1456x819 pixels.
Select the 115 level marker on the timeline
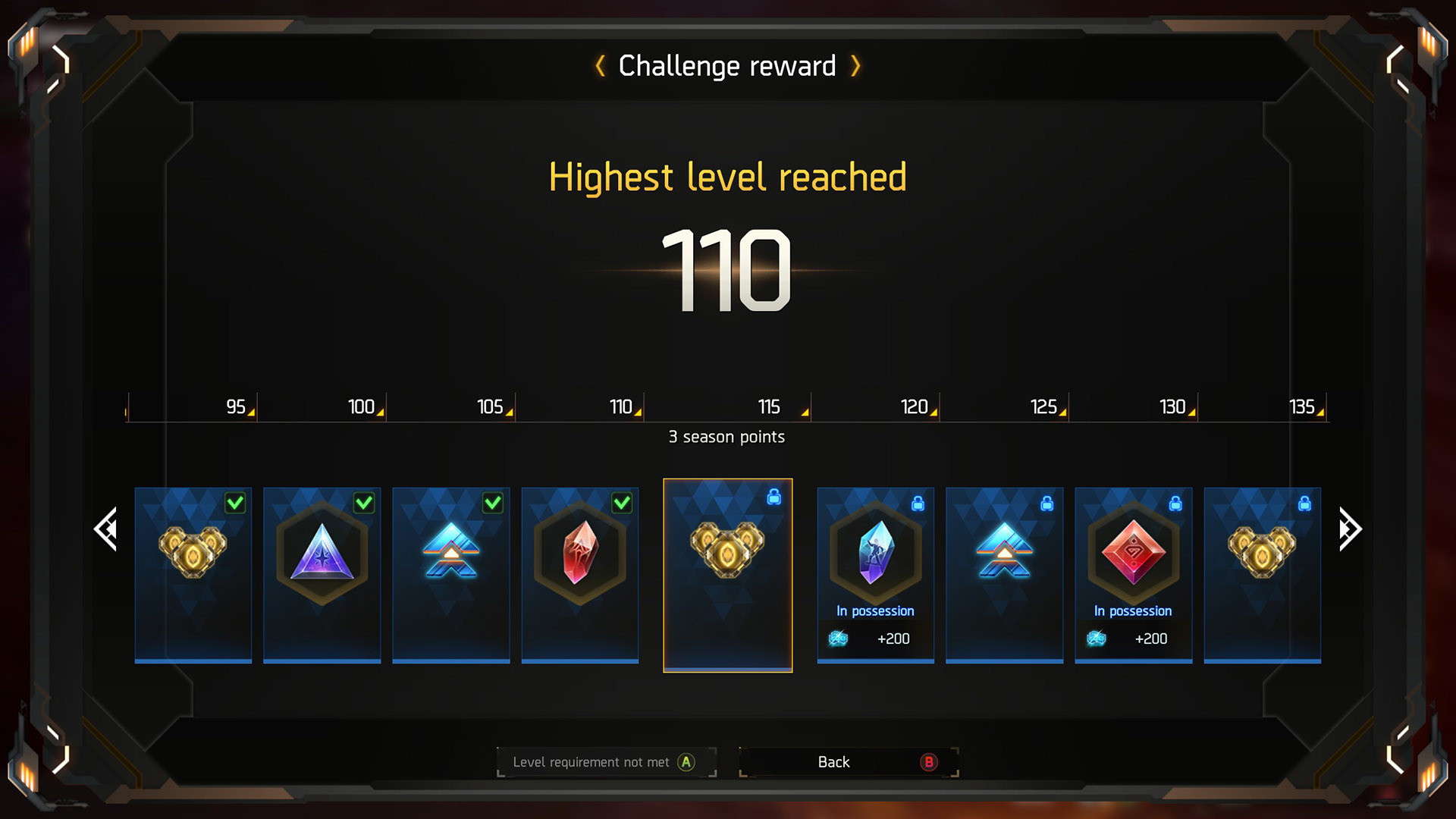(x=768, y=407)
